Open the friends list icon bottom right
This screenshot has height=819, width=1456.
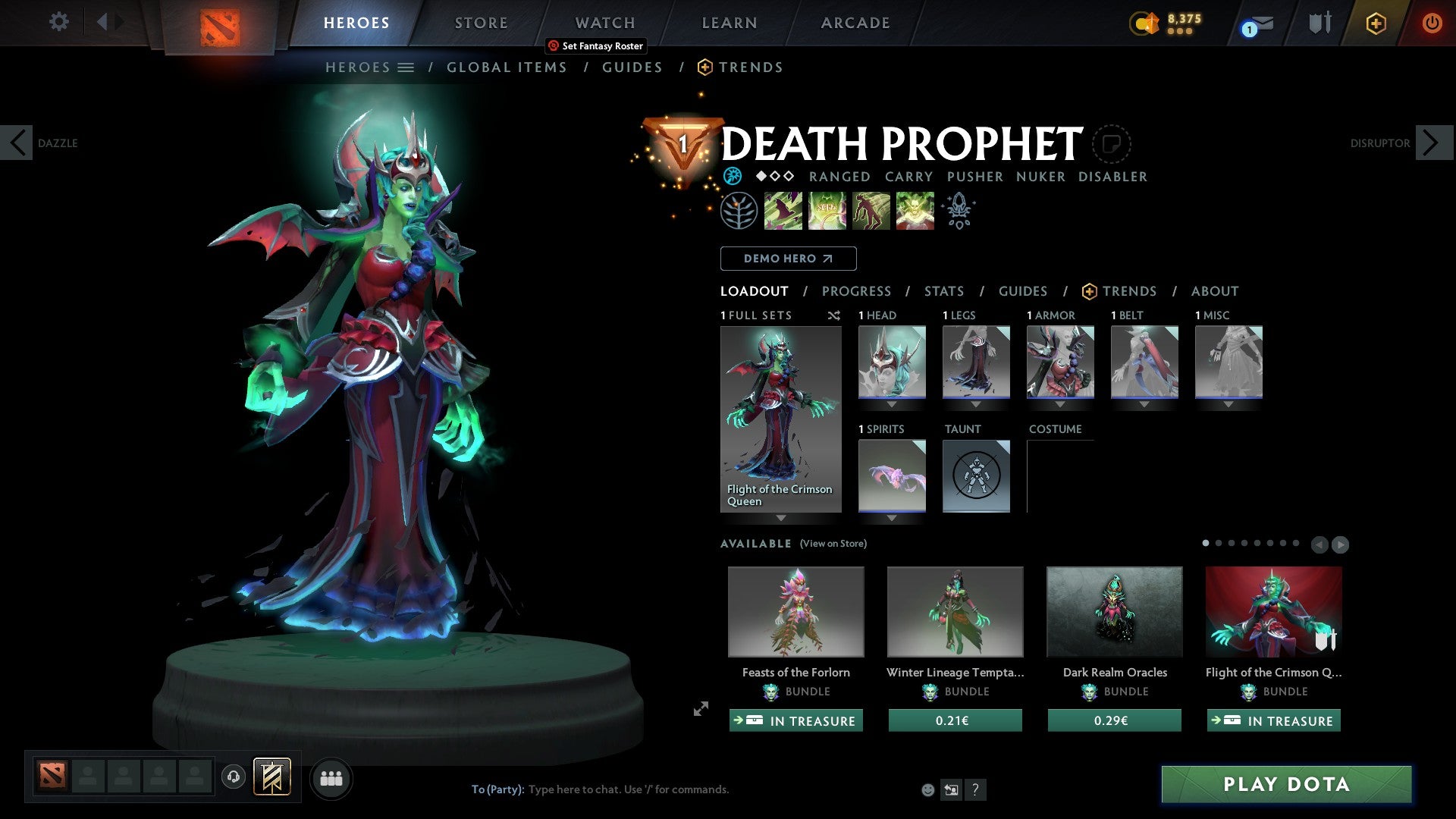[331, 778]
